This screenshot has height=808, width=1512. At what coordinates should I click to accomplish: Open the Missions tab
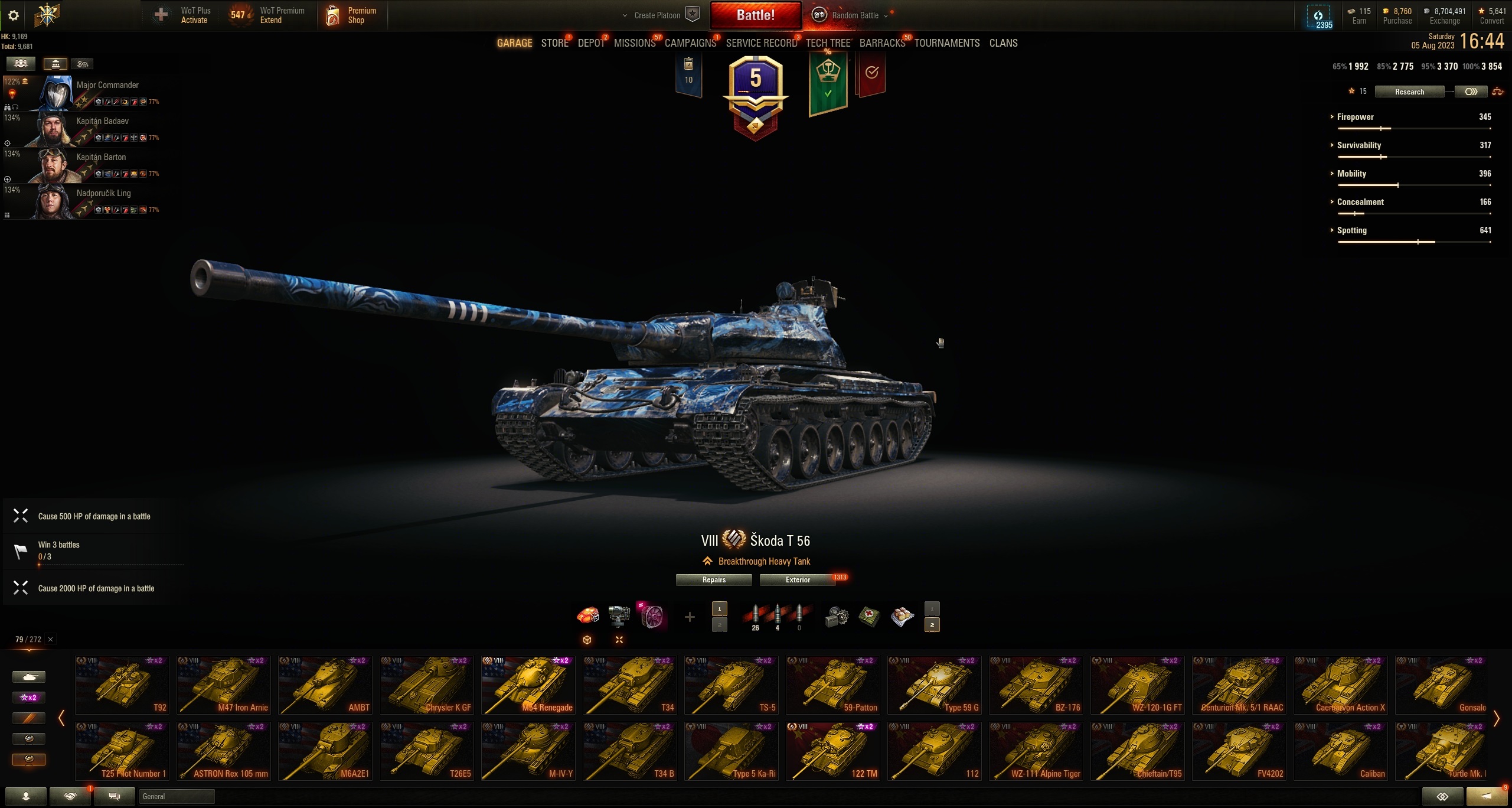click(x=634, y=43)
